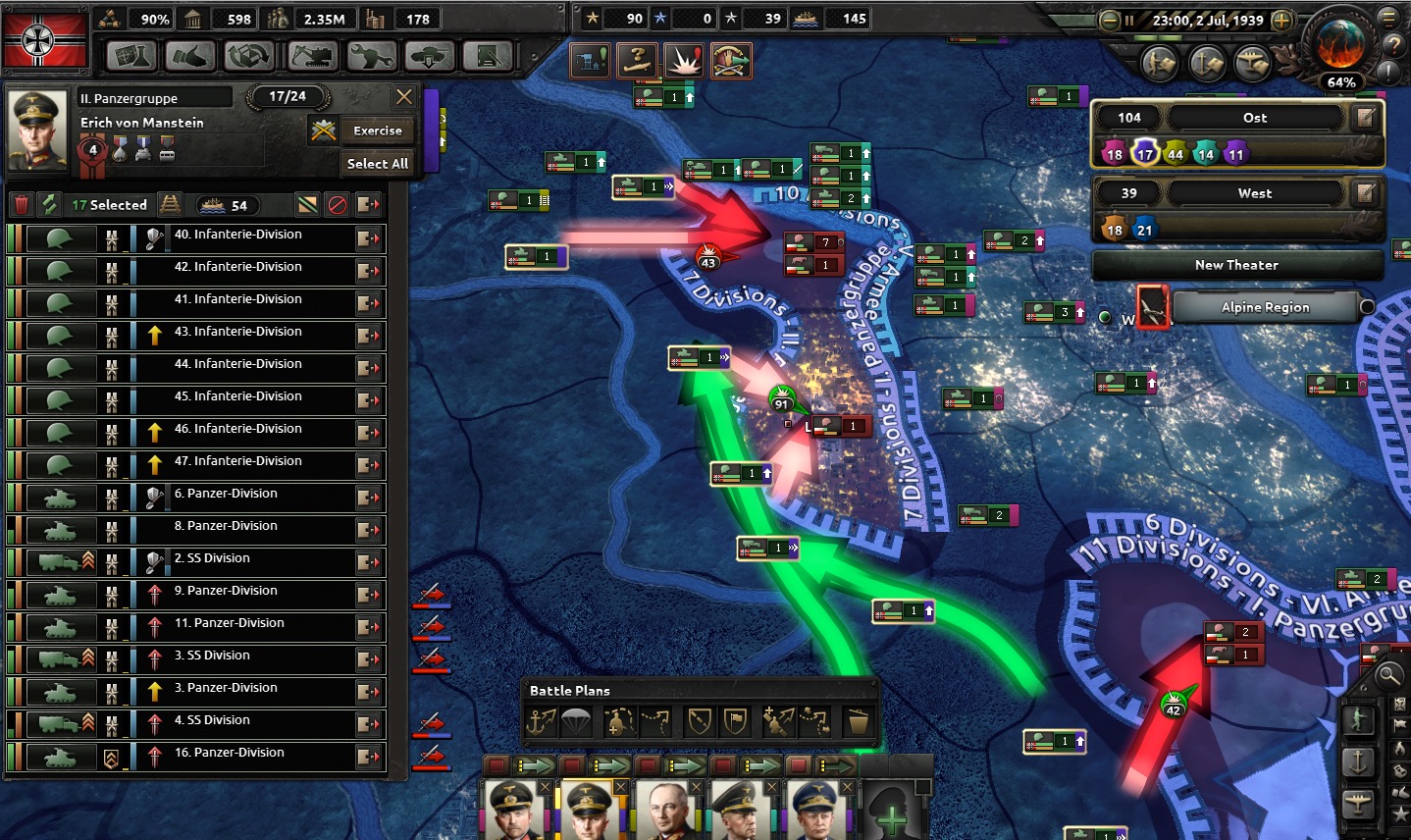Create a New Theater
Viewport: 1411px width, 840px height.
pos(1236,265)
